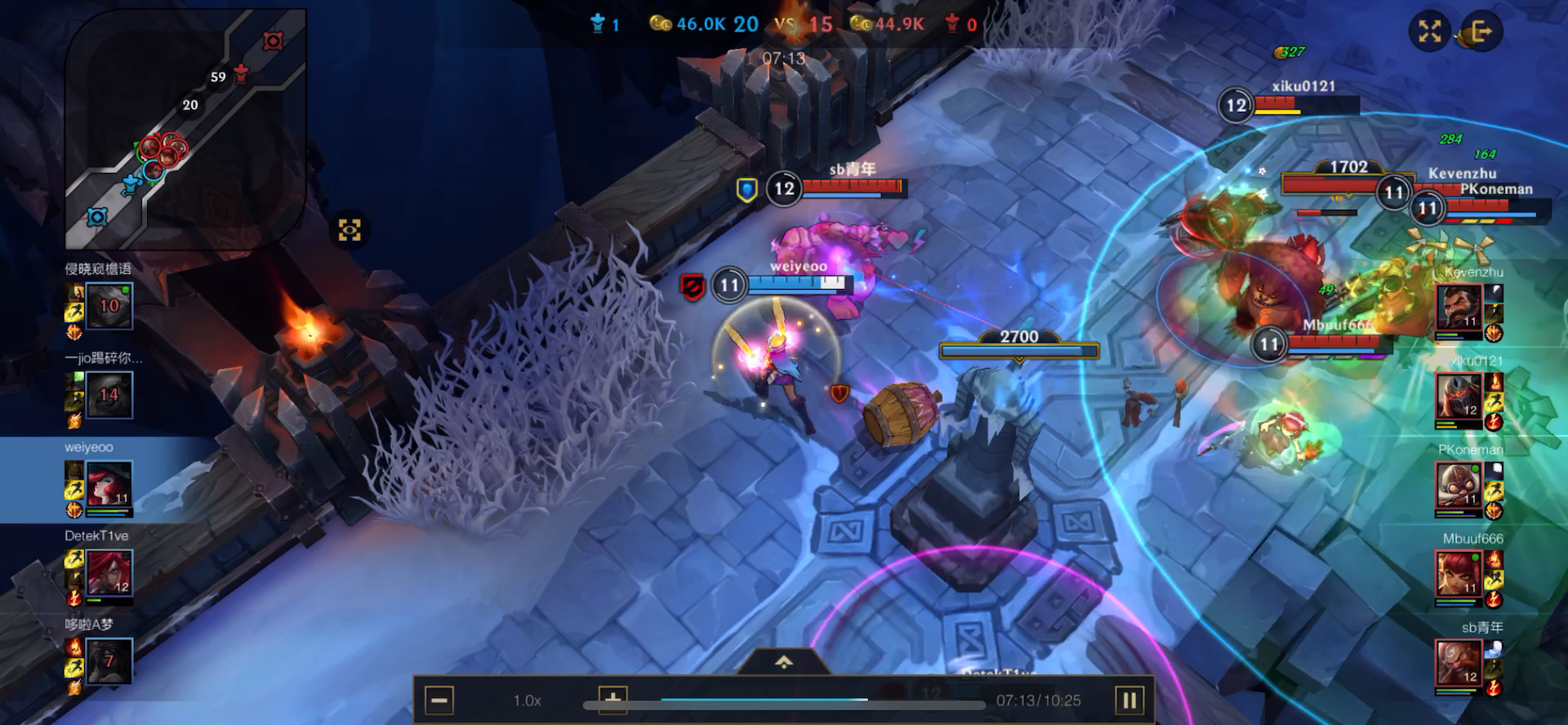Pause the replay playback
This screenshot has width=1568, height=725.
point(1129,701)
